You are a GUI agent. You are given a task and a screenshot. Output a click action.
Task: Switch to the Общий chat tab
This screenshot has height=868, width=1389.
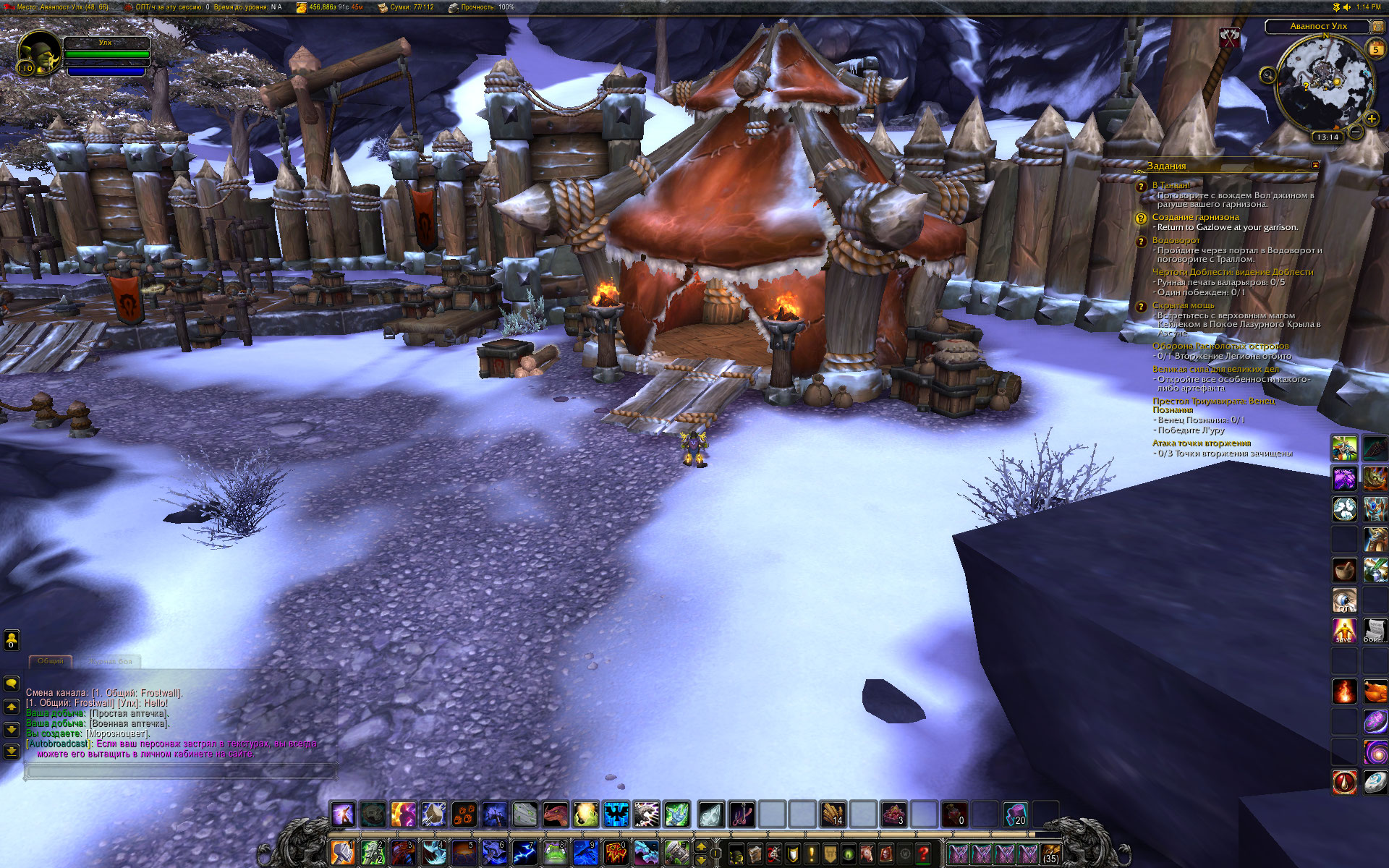(x=51, y=661)
